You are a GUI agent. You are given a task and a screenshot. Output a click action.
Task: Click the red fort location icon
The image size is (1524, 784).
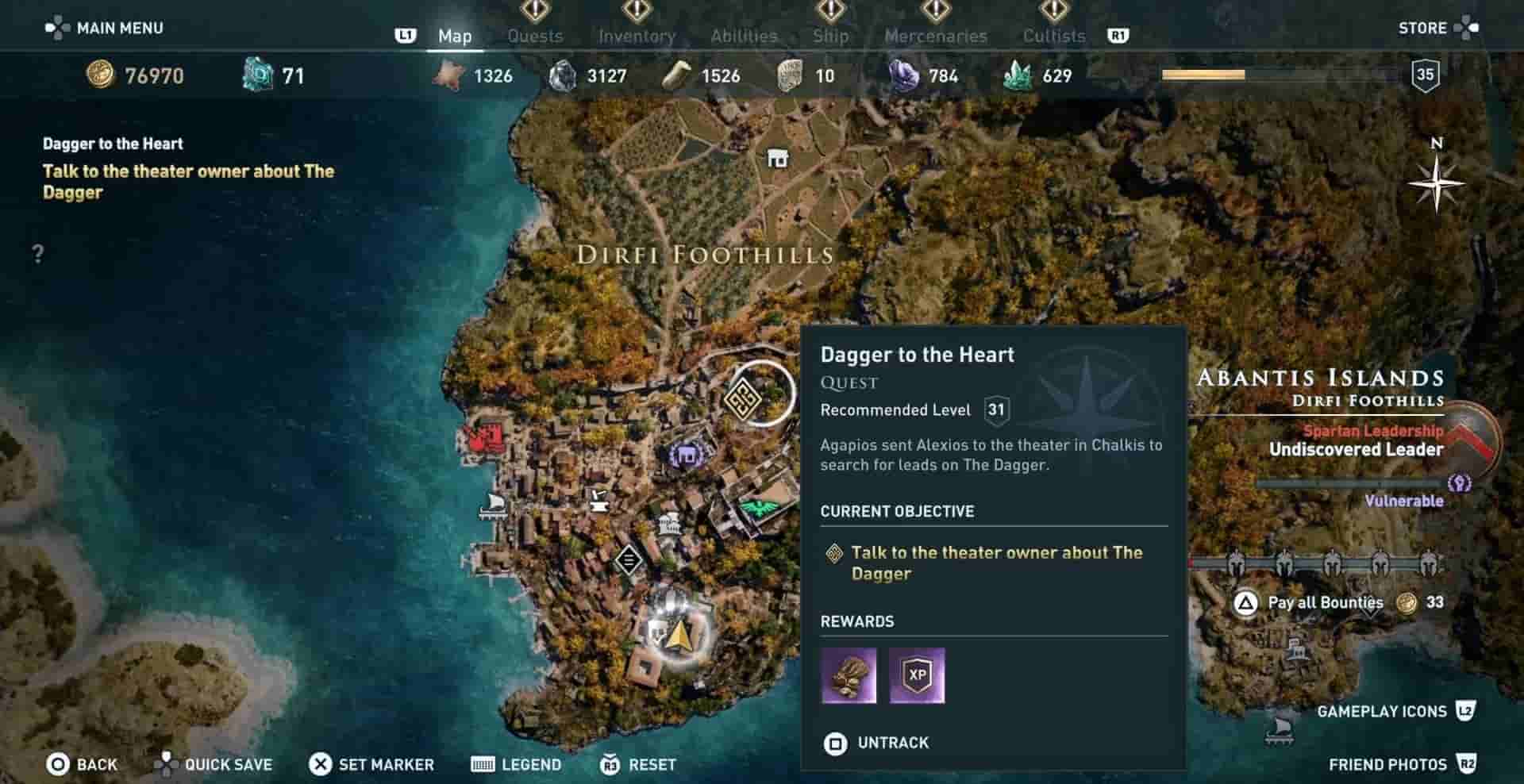[x=484, y=438]
